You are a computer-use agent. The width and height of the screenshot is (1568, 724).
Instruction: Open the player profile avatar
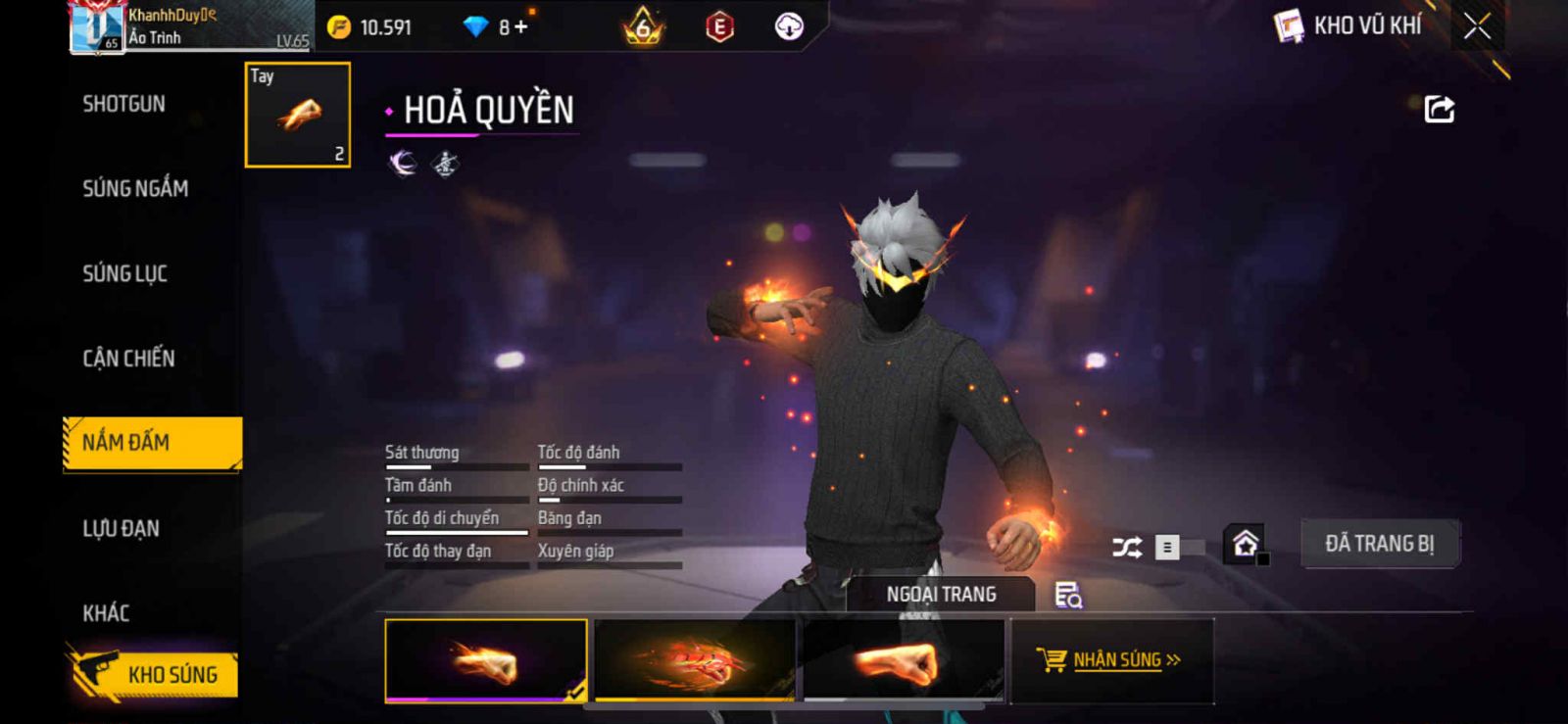[97, 27]
